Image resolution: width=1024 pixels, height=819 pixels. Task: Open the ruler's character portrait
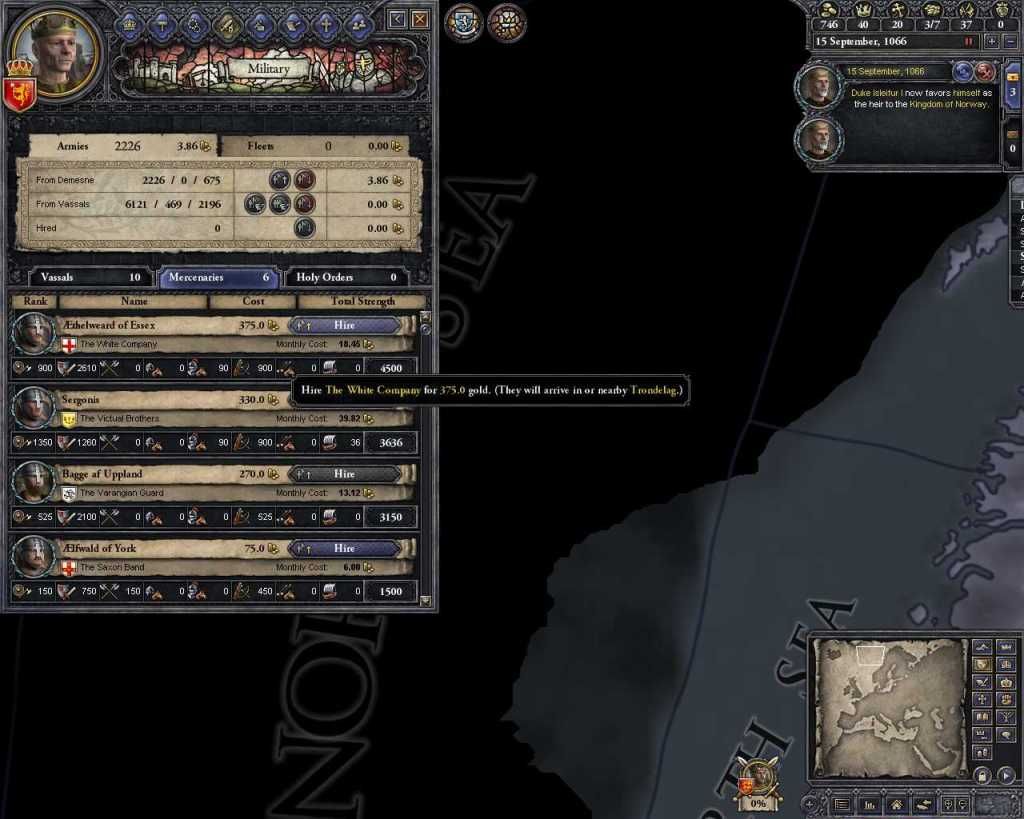(x=53, y=50)
